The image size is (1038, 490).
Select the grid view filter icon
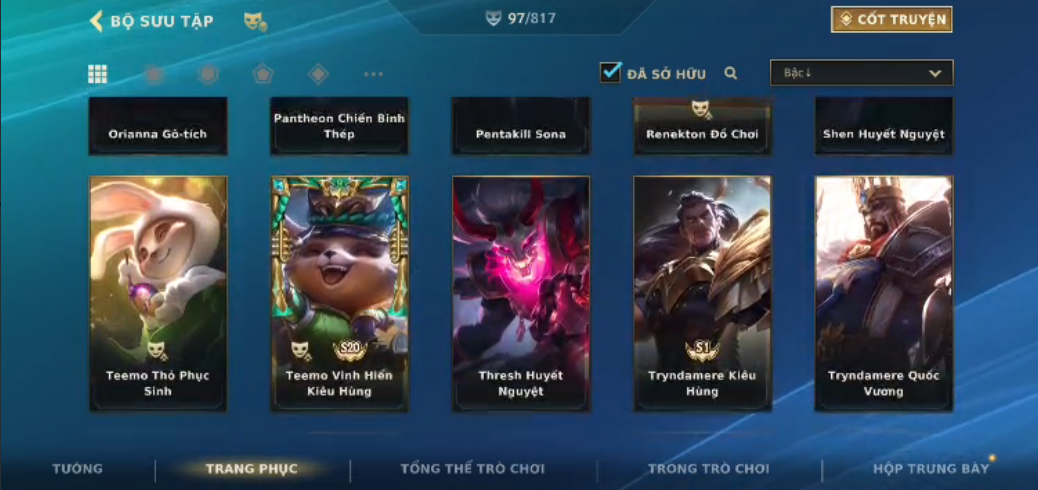coord(98,73)
